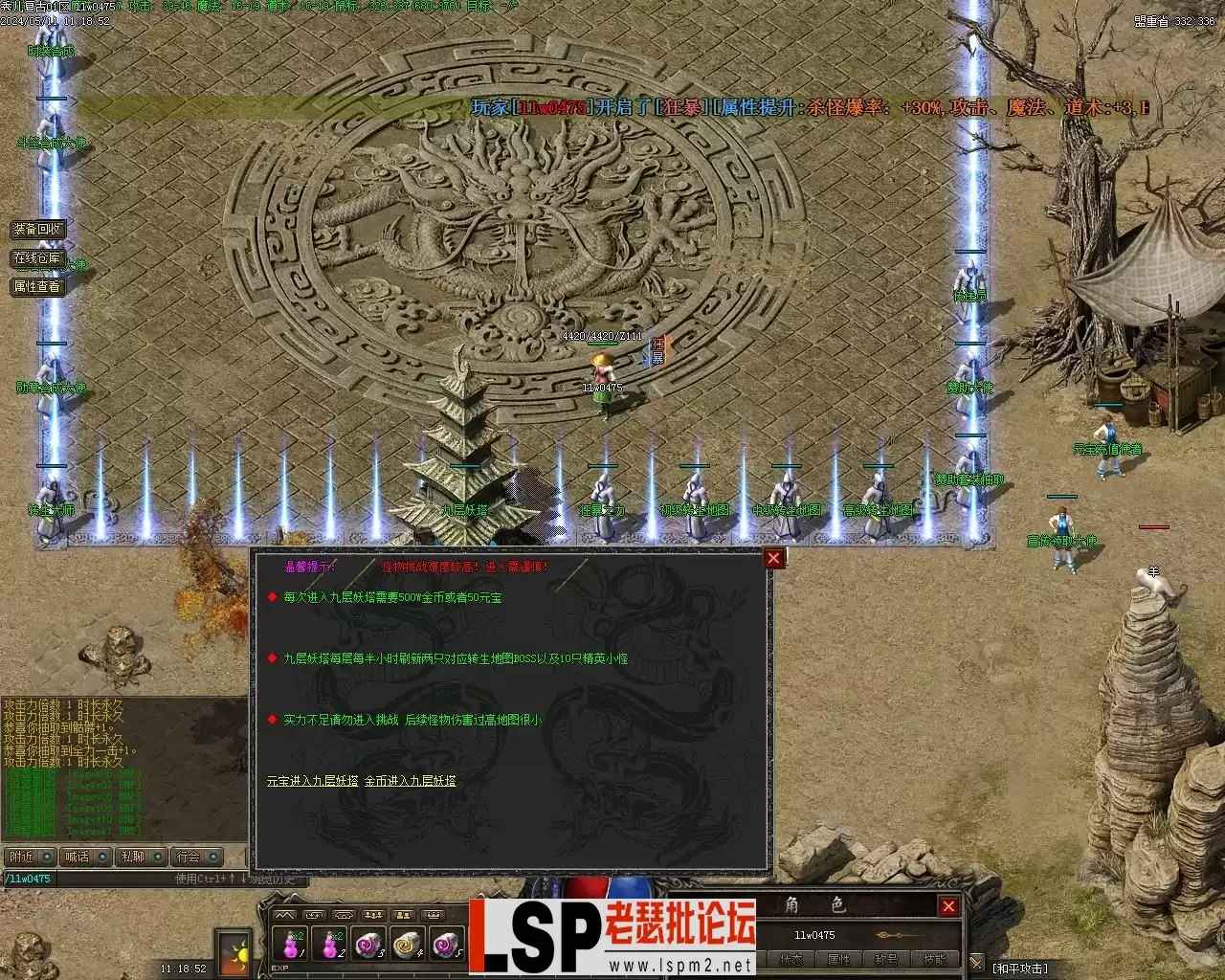This screenshot has width=1225, height=980.
Task: Use the pink potion in hotbar slot 2
Action: pyautogui.click(x=330, y=945)
